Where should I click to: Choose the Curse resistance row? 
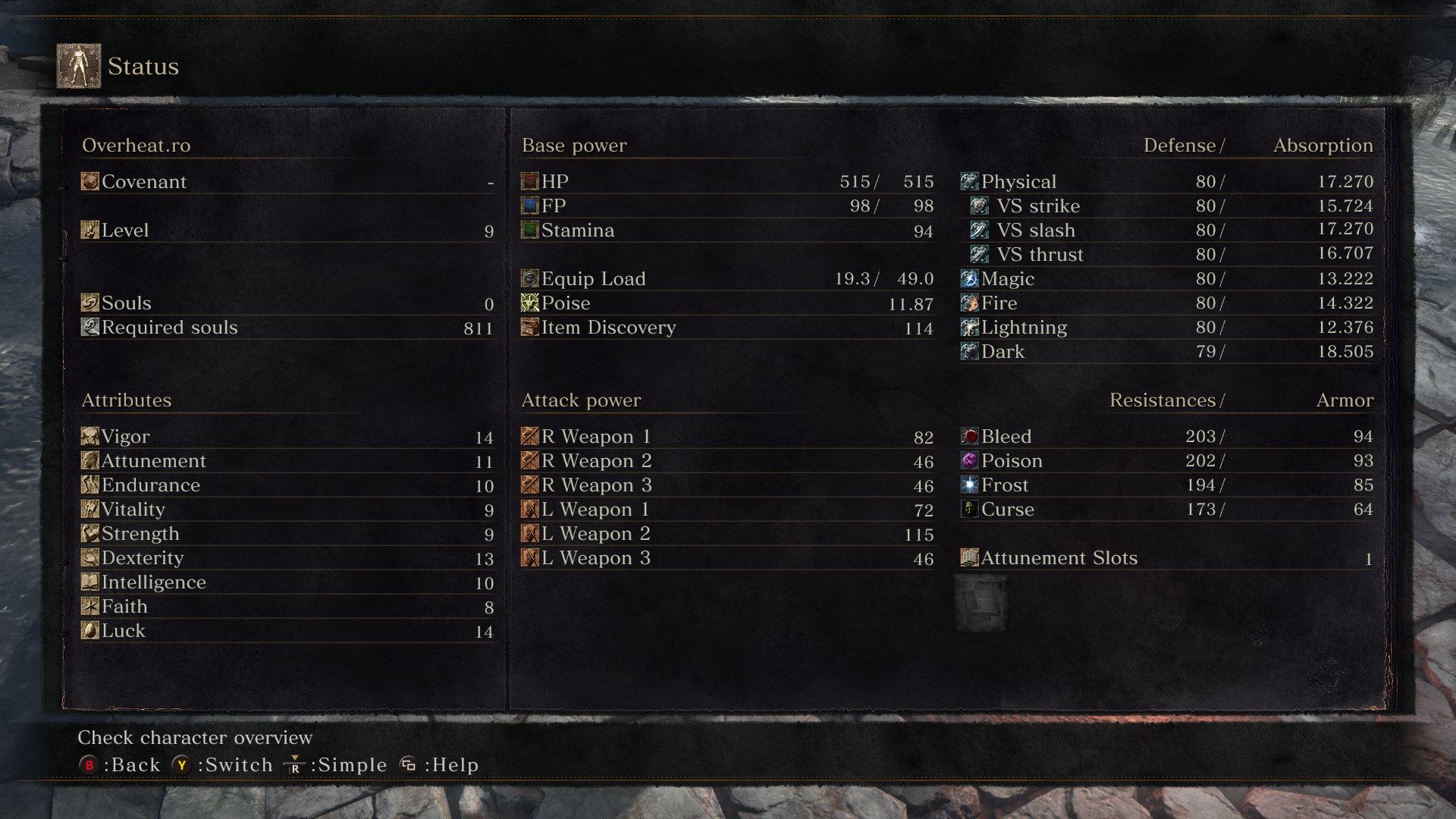coord(1166,510)
